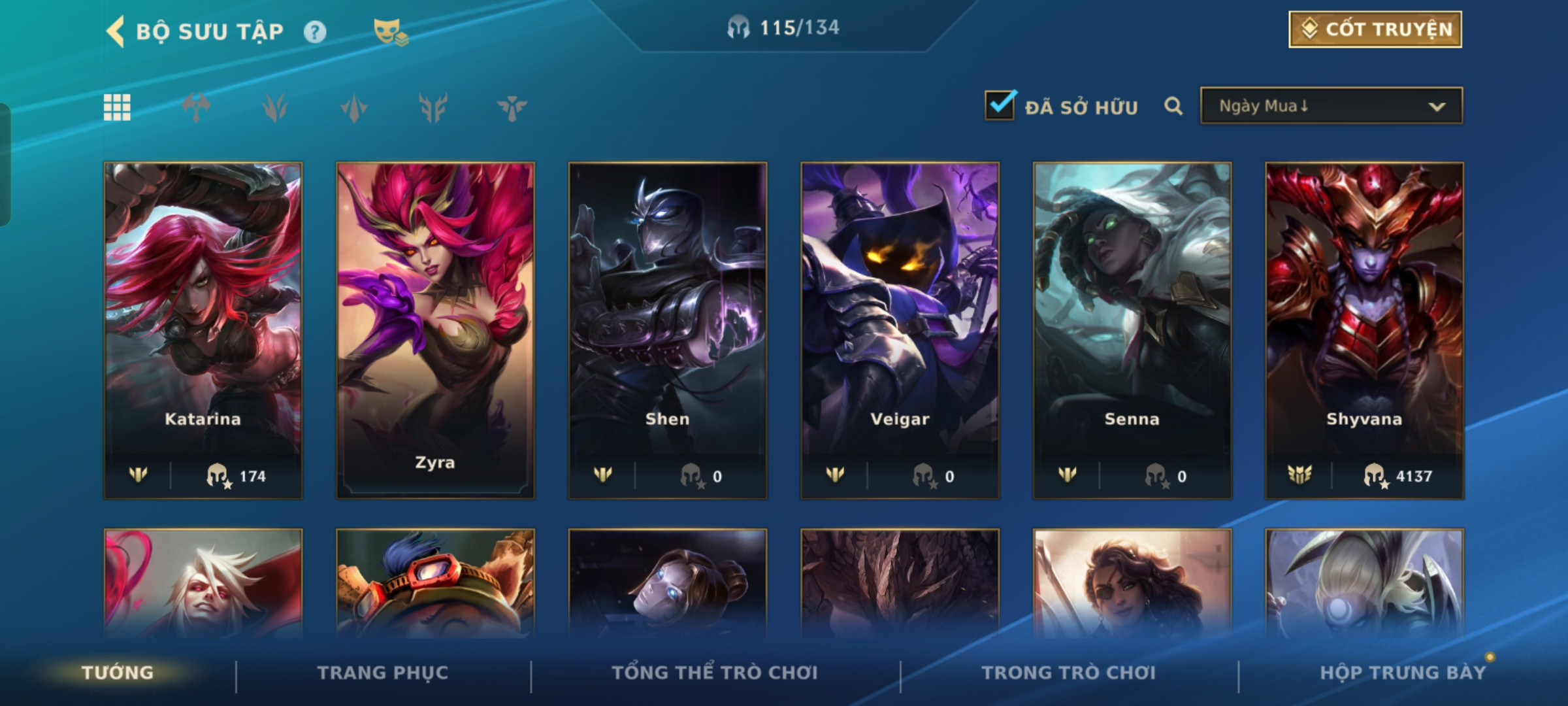Select the Katarina champion card
Image resolution: width=1568 pixels, height=706 pixels.
point(203,330)
